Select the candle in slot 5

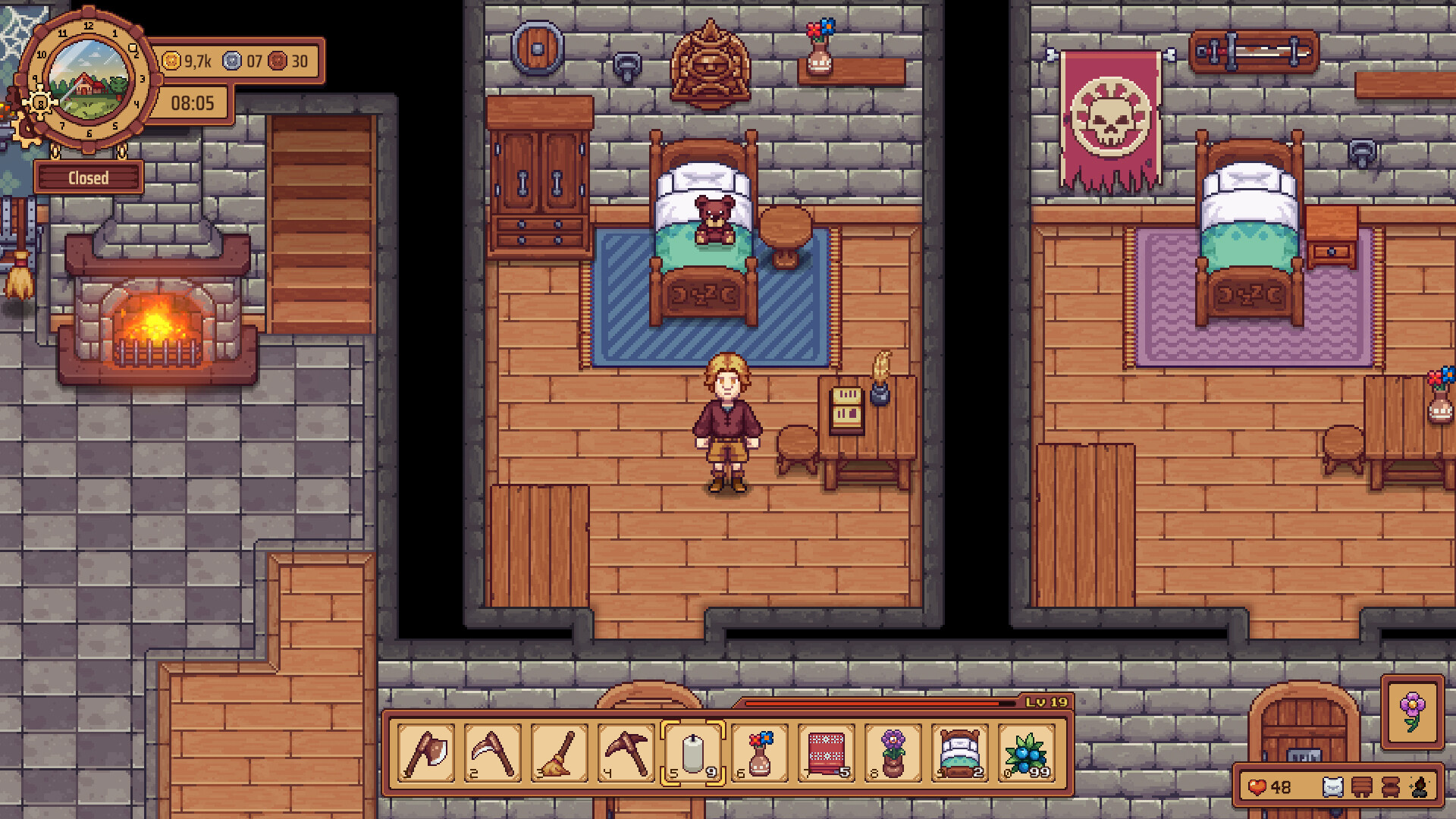pyautogui.click(x=692, y=753)
